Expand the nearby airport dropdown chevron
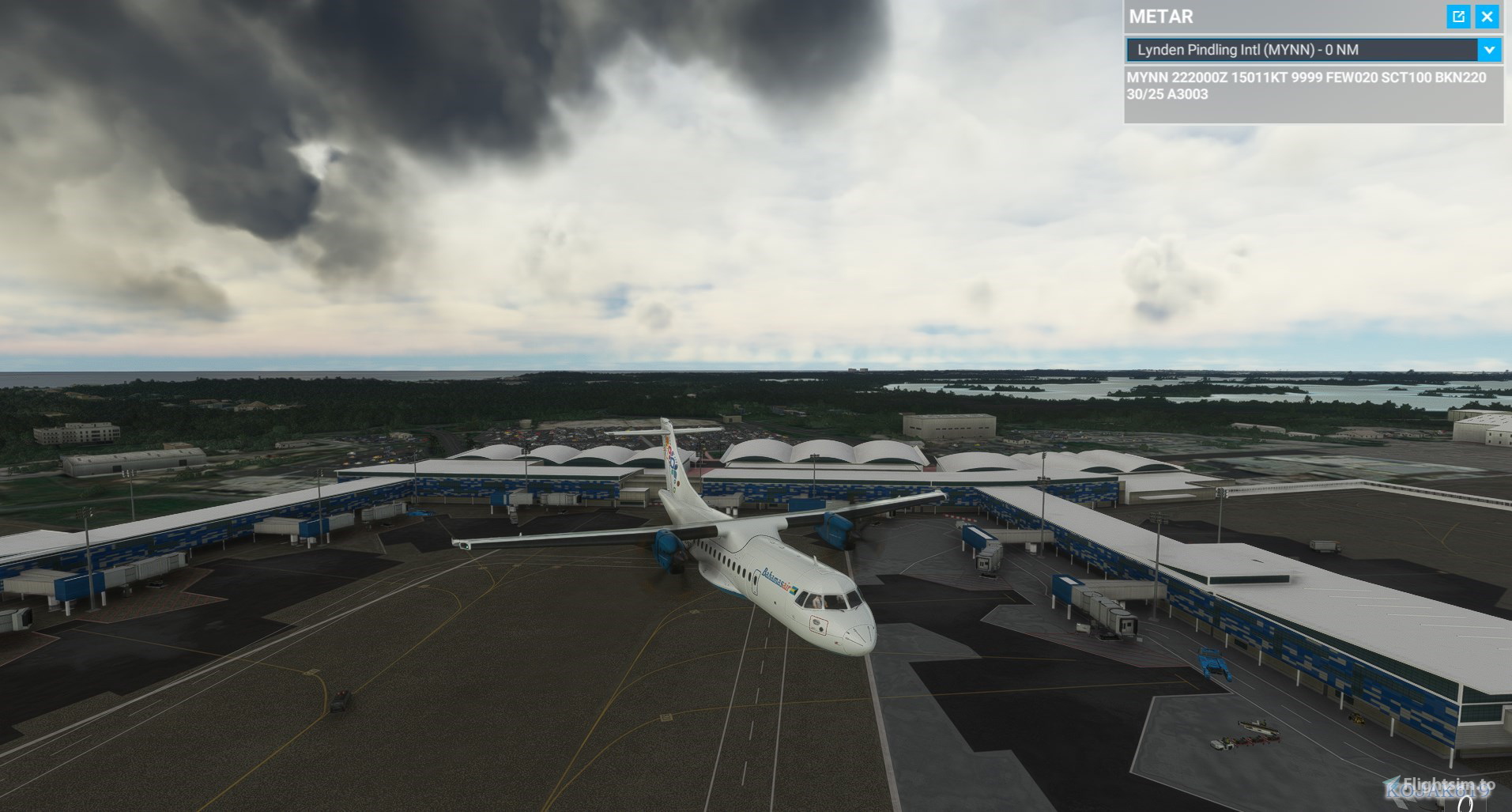 (1489, 50)
